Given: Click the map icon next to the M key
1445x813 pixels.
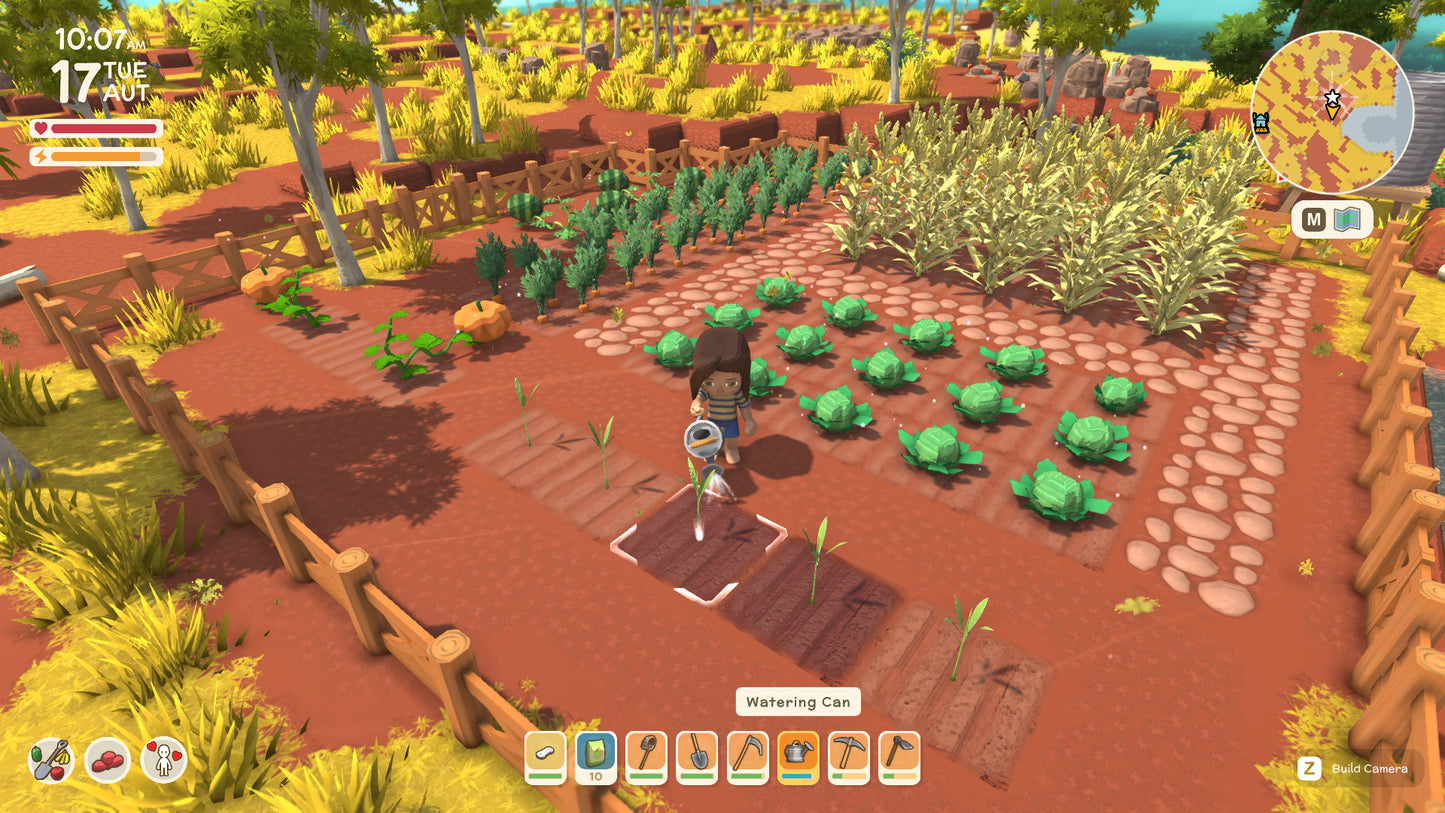Looking at the screenshot, I should [1345, 218].
